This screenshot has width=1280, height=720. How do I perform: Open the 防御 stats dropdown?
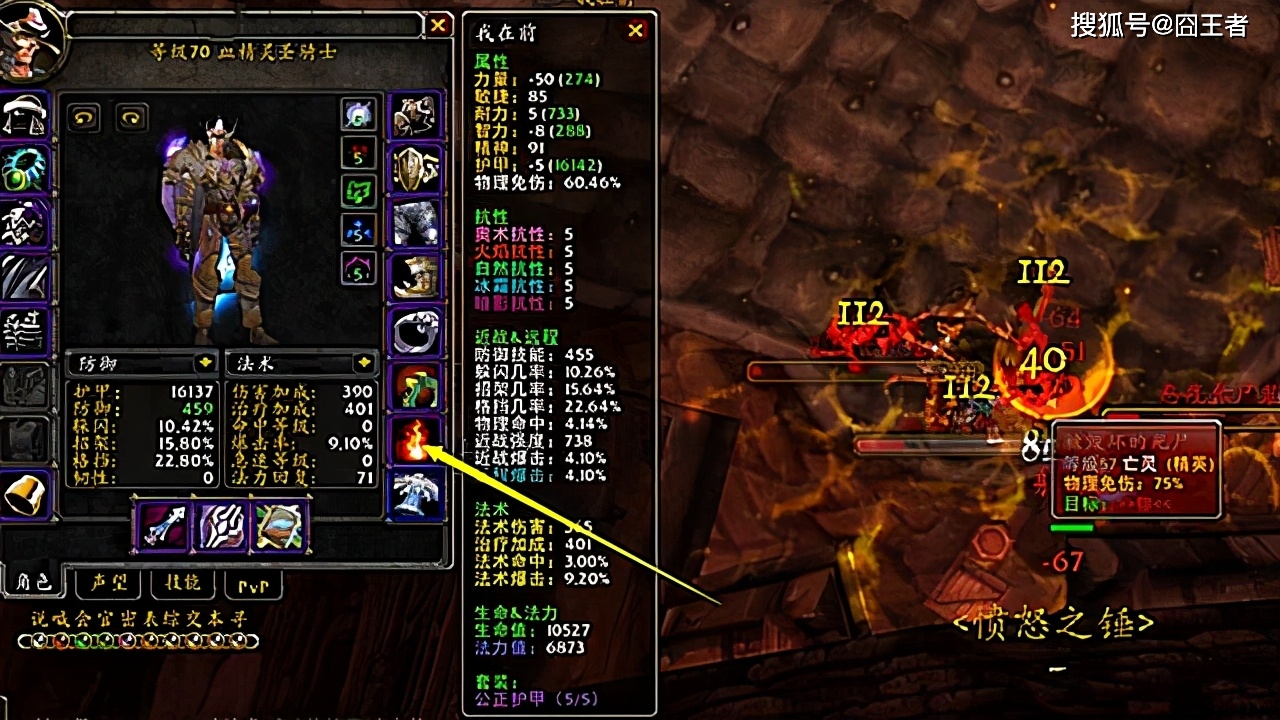[204, 362]
